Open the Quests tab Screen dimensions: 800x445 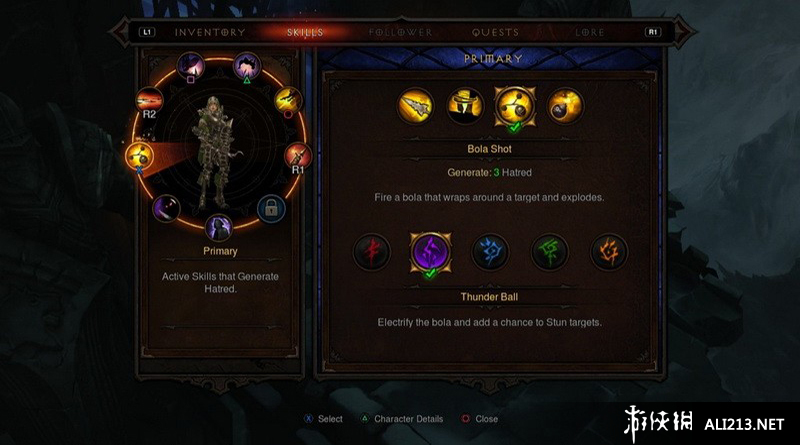(495, 32)
